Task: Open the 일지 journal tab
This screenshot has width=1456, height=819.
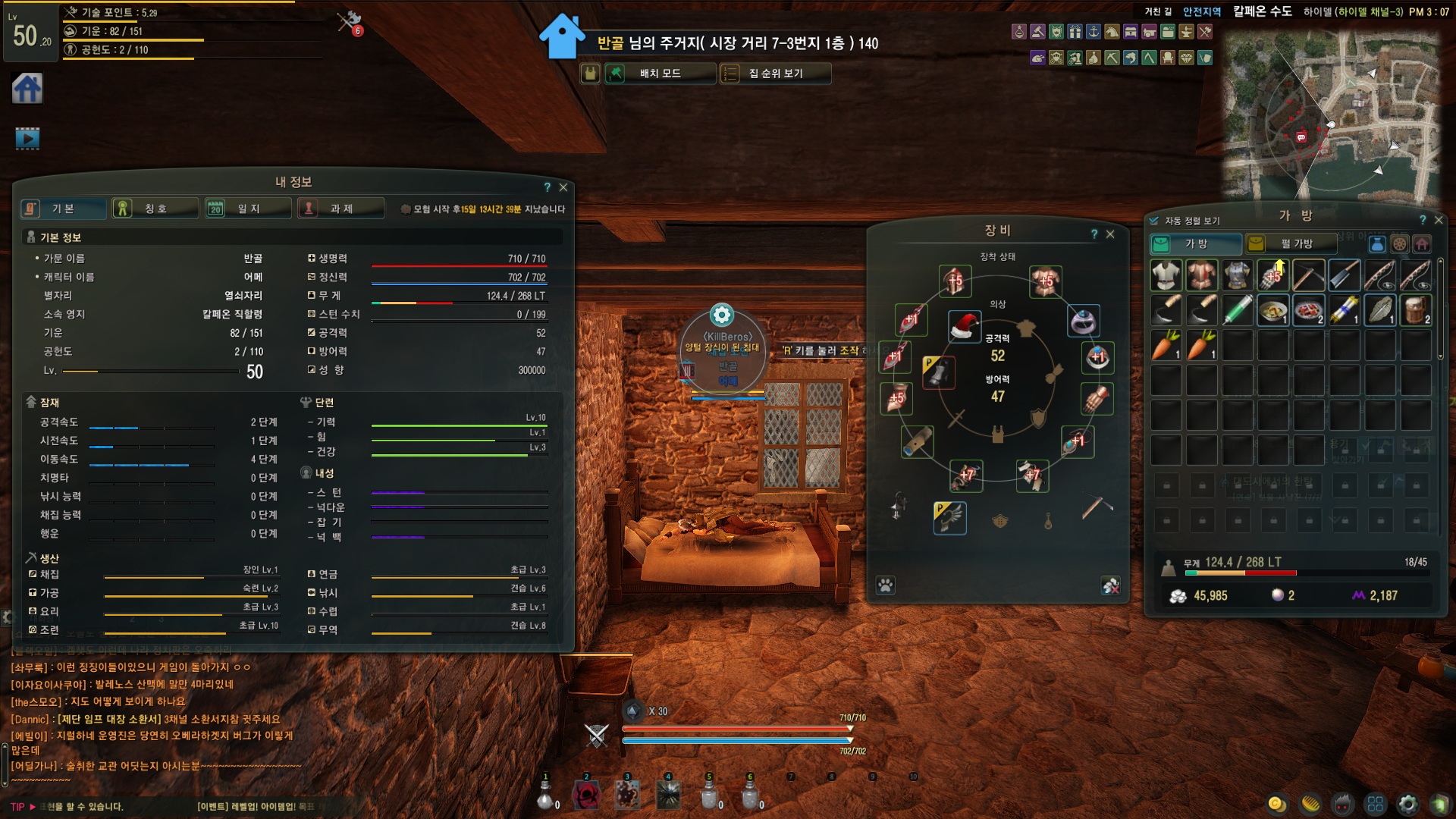Action: (248, 209)
